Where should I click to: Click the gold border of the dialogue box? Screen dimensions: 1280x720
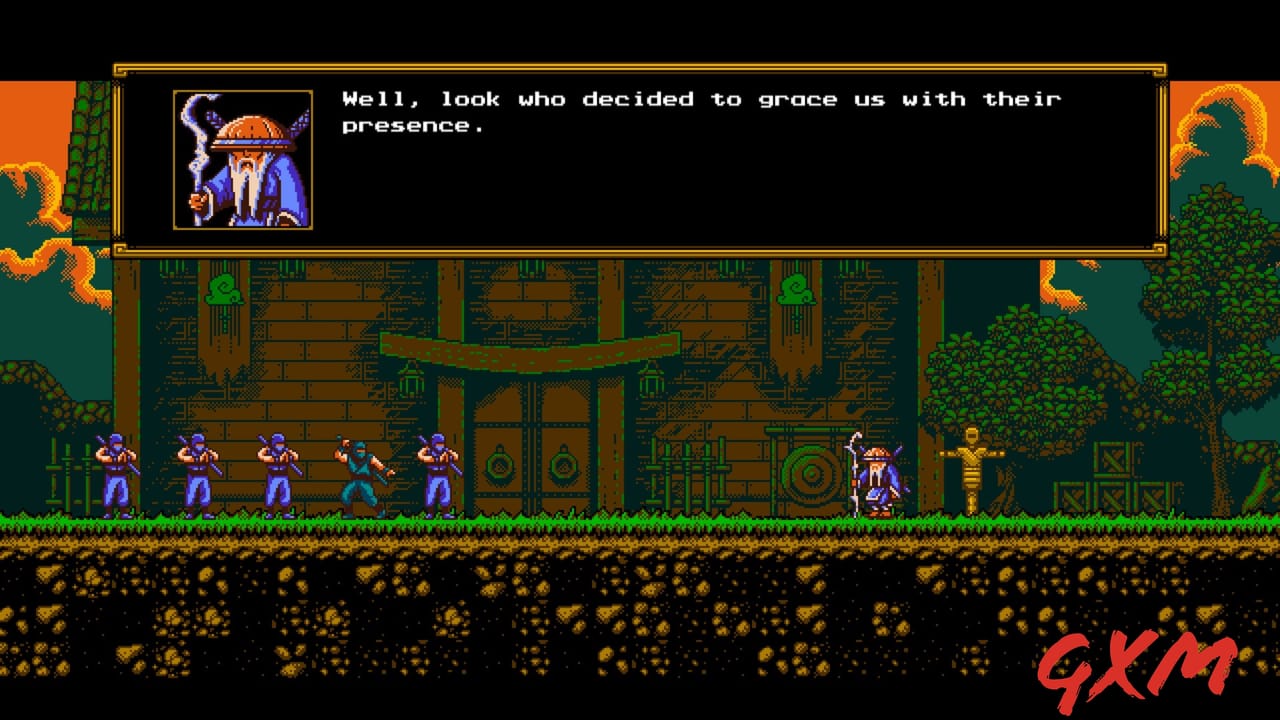tap(640, 66)
